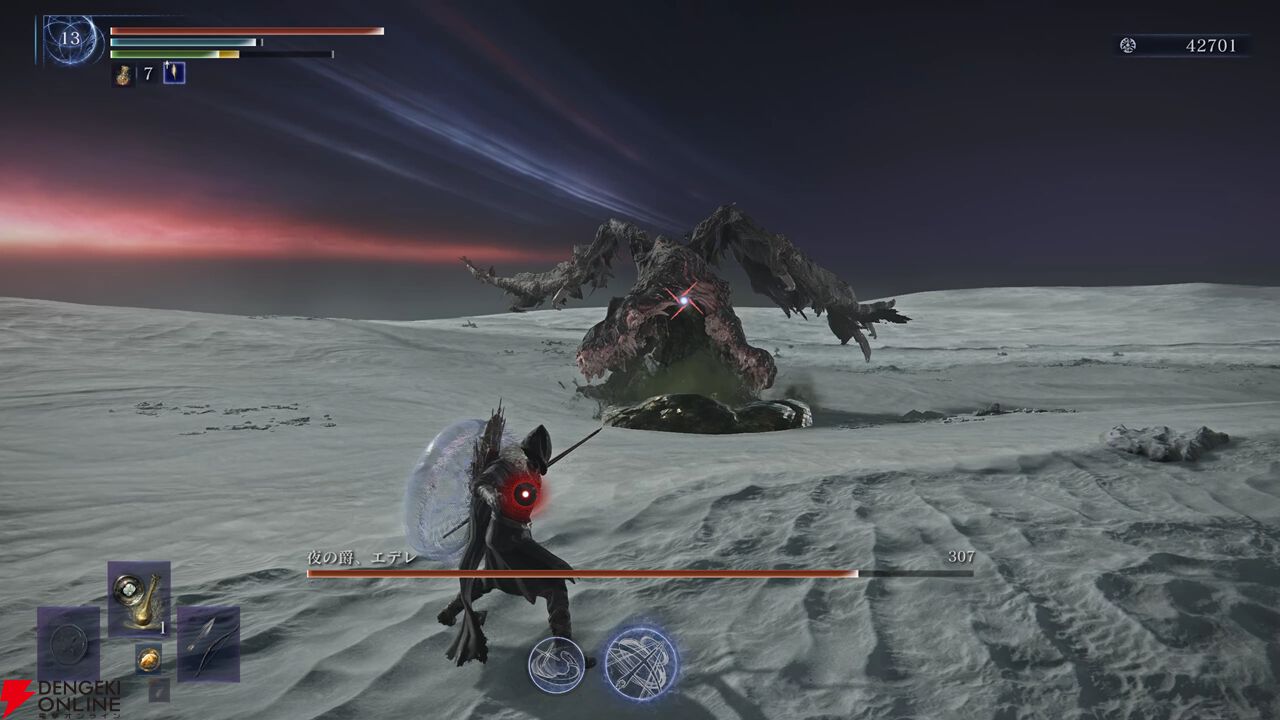The image size is (1280, 720).
Task: Click the Dengeki Online watermark logo
Action: pos(60,698)
